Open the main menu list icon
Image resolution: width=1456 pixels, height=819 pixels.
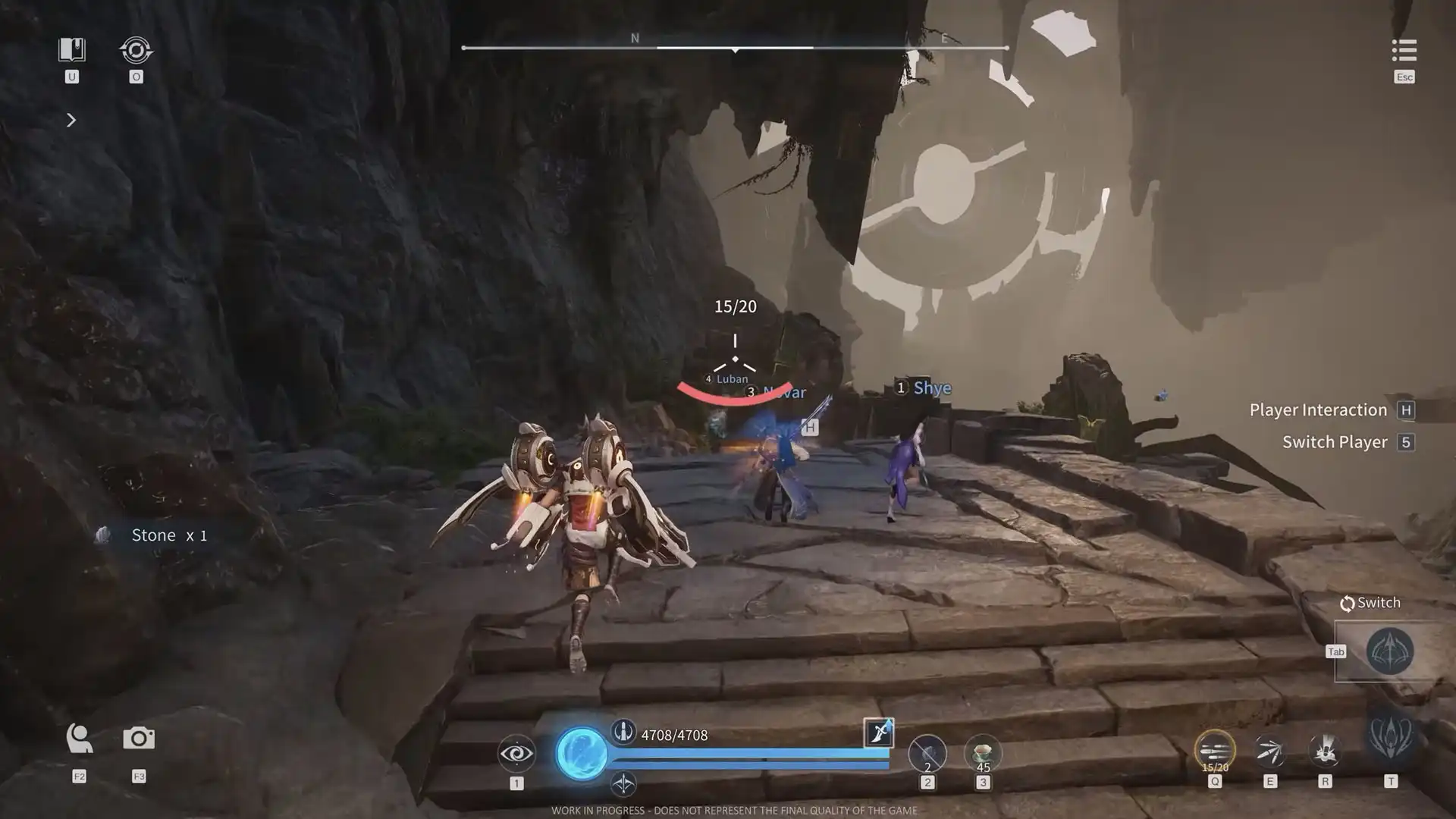pos(1404,51)
